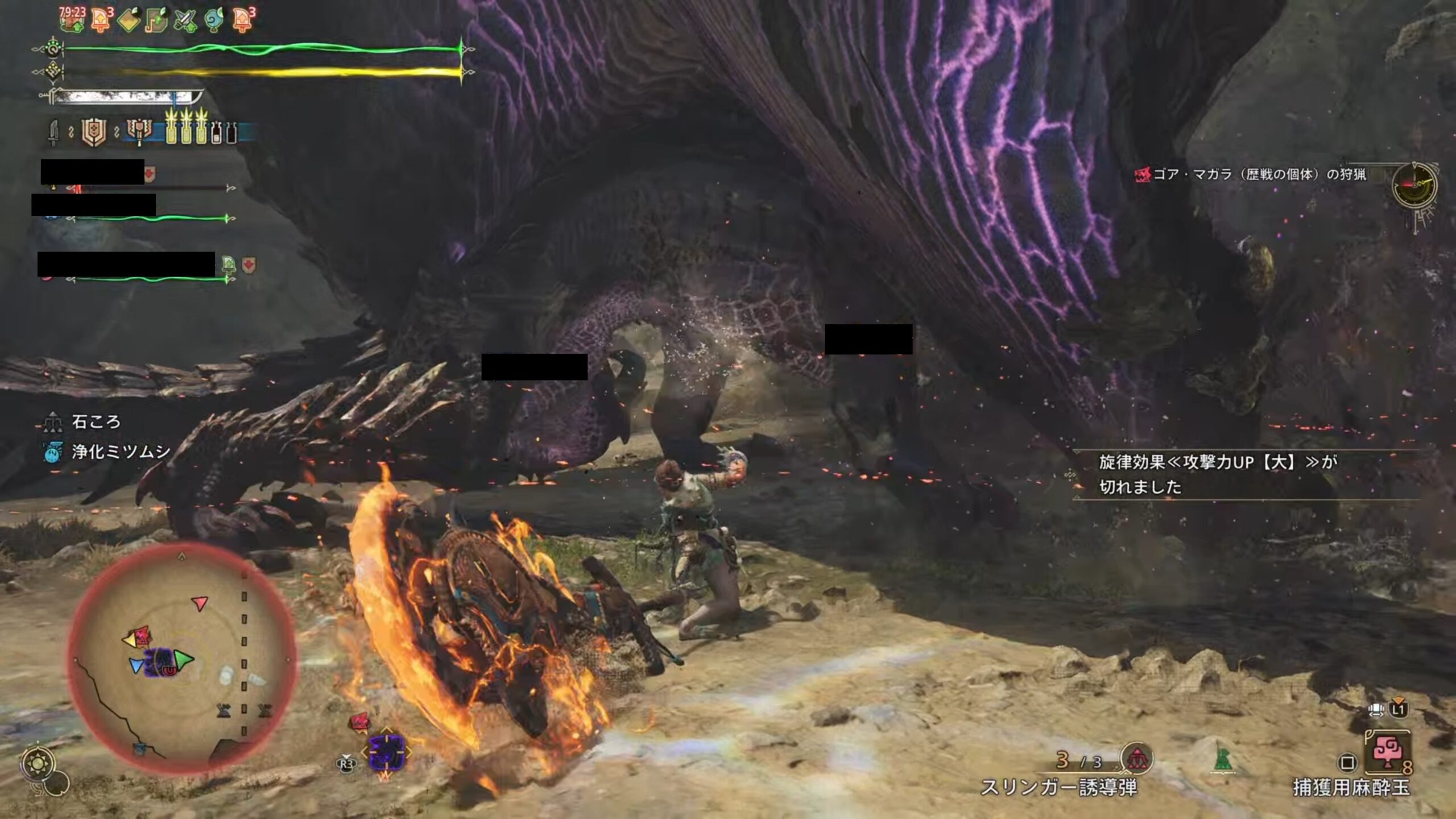This screenshot has height=819, width=1456.
Task: Click the music note melody buff icon
Action: click(x=157, y=20)
